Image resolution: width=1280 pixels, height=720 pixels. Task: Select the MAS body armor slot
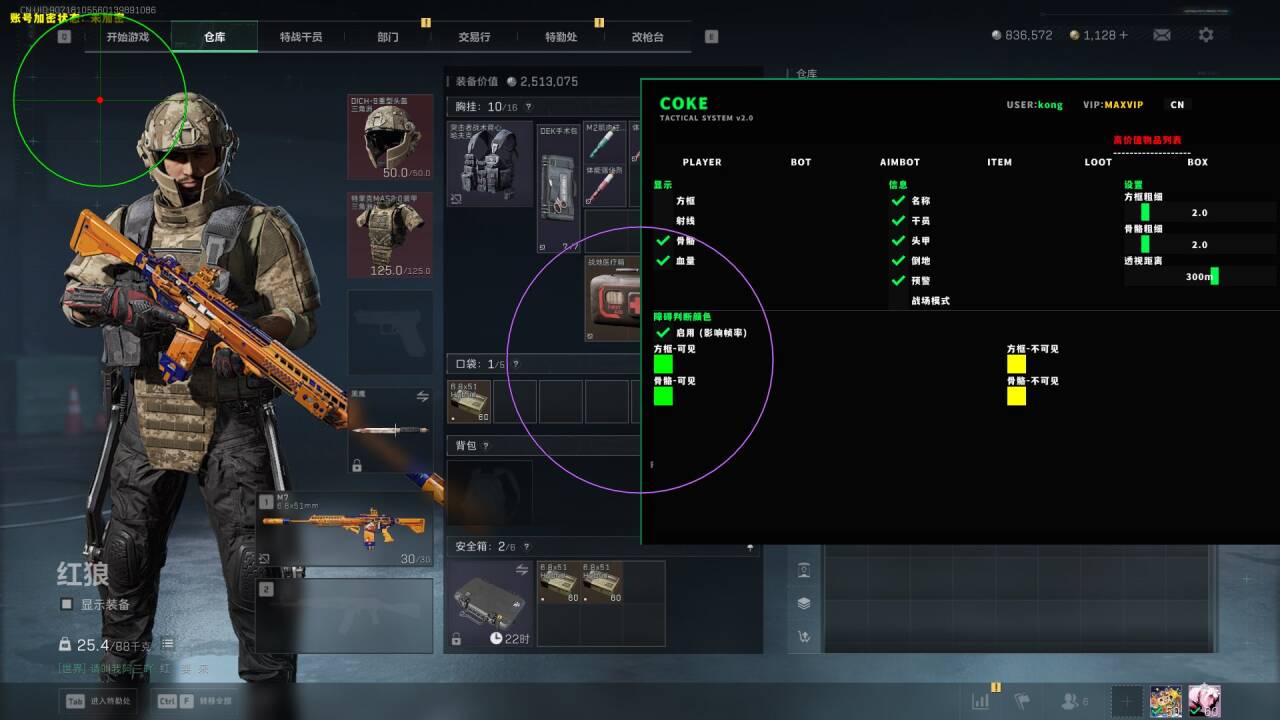[390, 235]
